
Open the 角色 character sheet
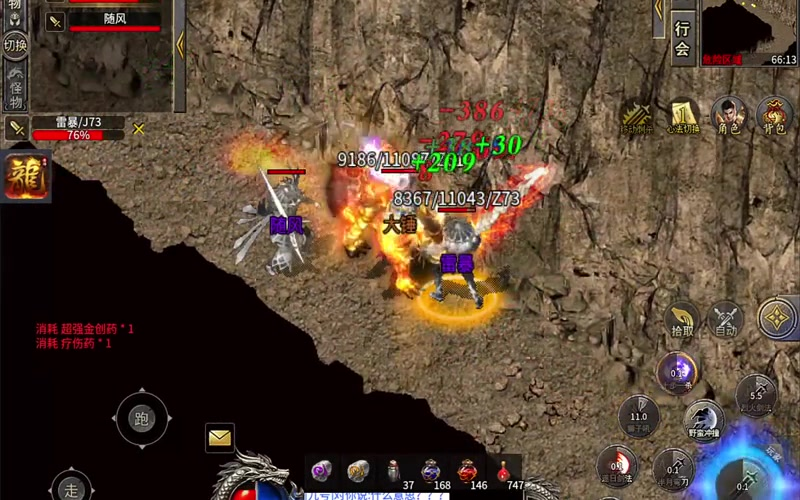click(x=730, y=115)
